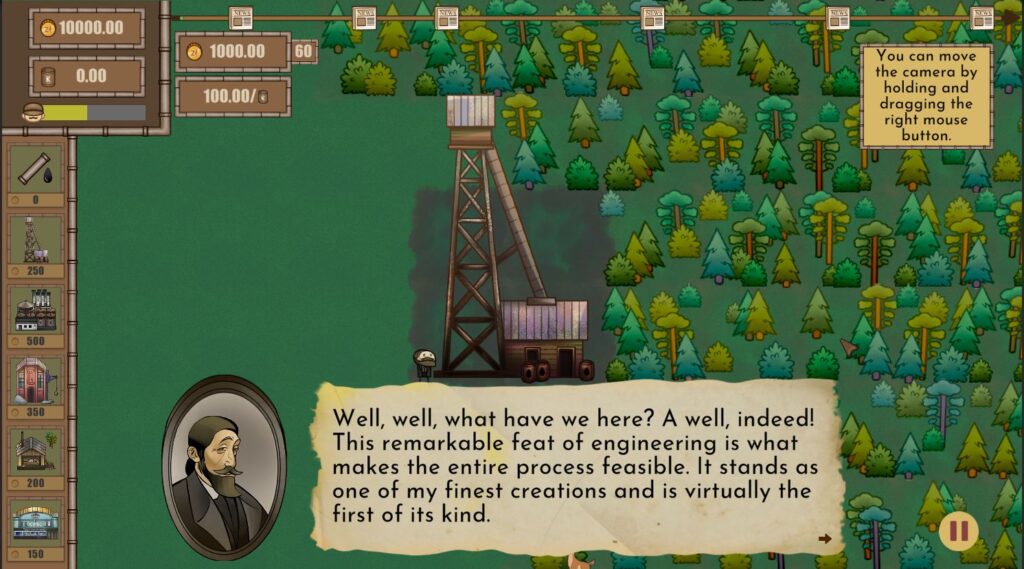1024x569 pixels.
Task: Choose the wooden house costing 200
Action: tap(36, 452)
